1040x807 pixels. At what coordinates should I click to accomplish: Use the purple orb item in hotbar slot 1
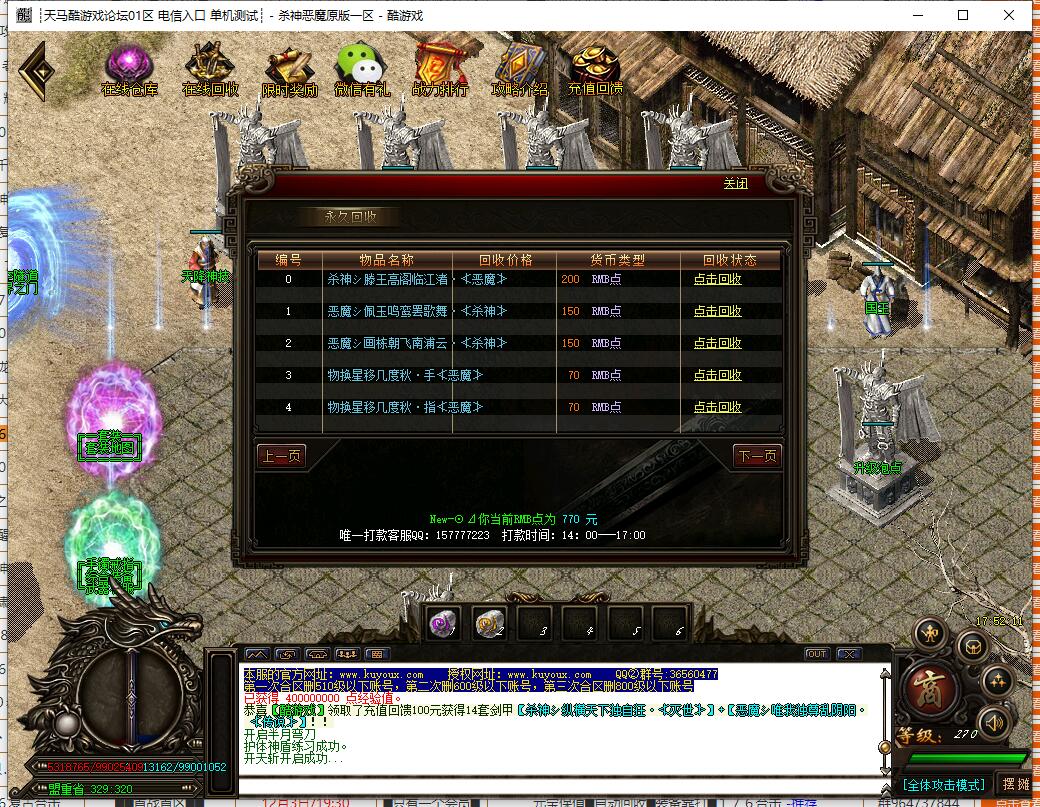(442, 623)
